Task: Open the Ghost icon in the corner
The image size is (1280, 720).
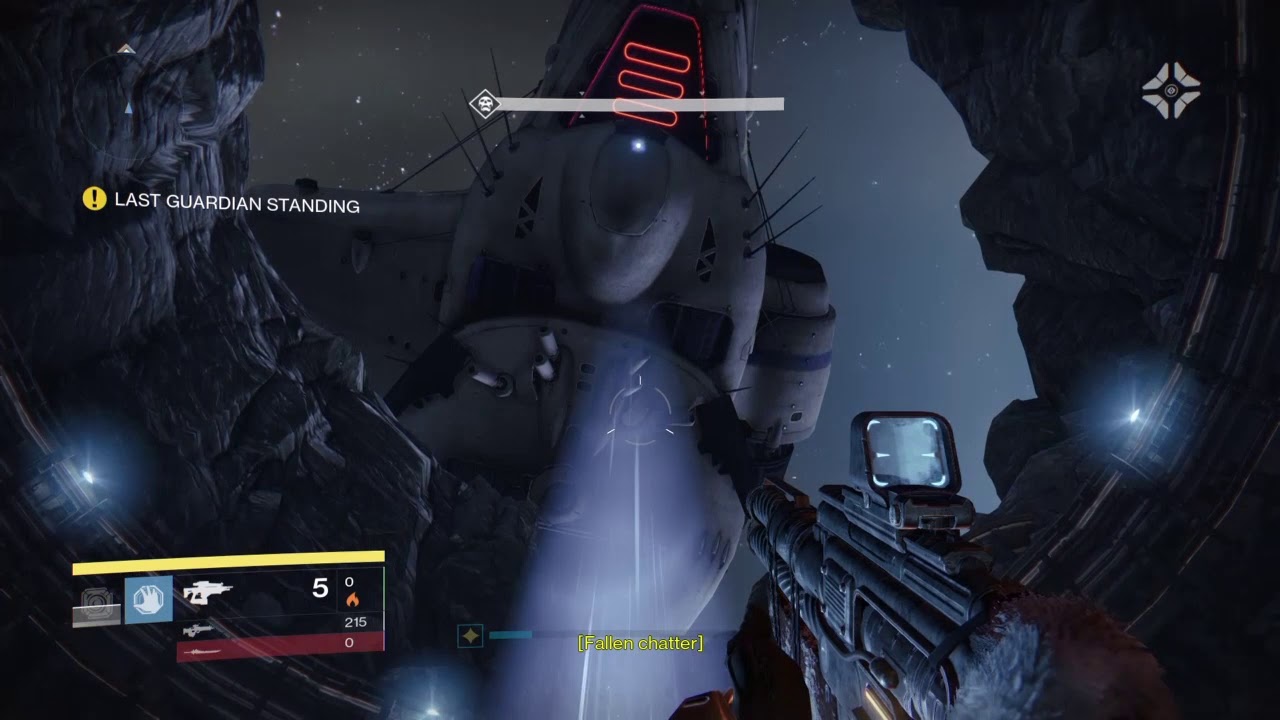Action: (1171, 90)
